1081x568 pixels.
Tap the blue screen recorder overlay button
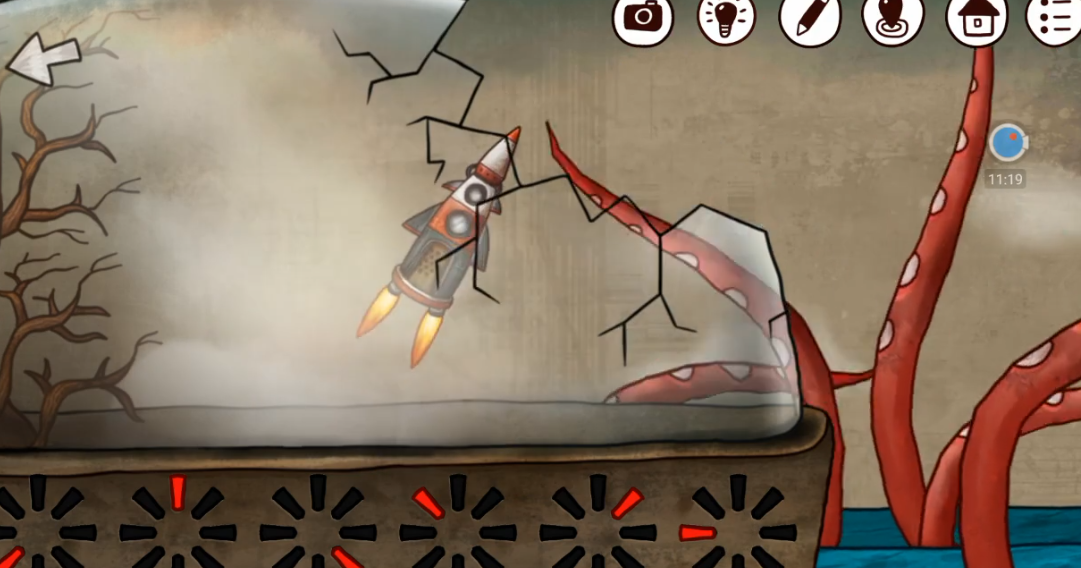(x=1007, y=143)
